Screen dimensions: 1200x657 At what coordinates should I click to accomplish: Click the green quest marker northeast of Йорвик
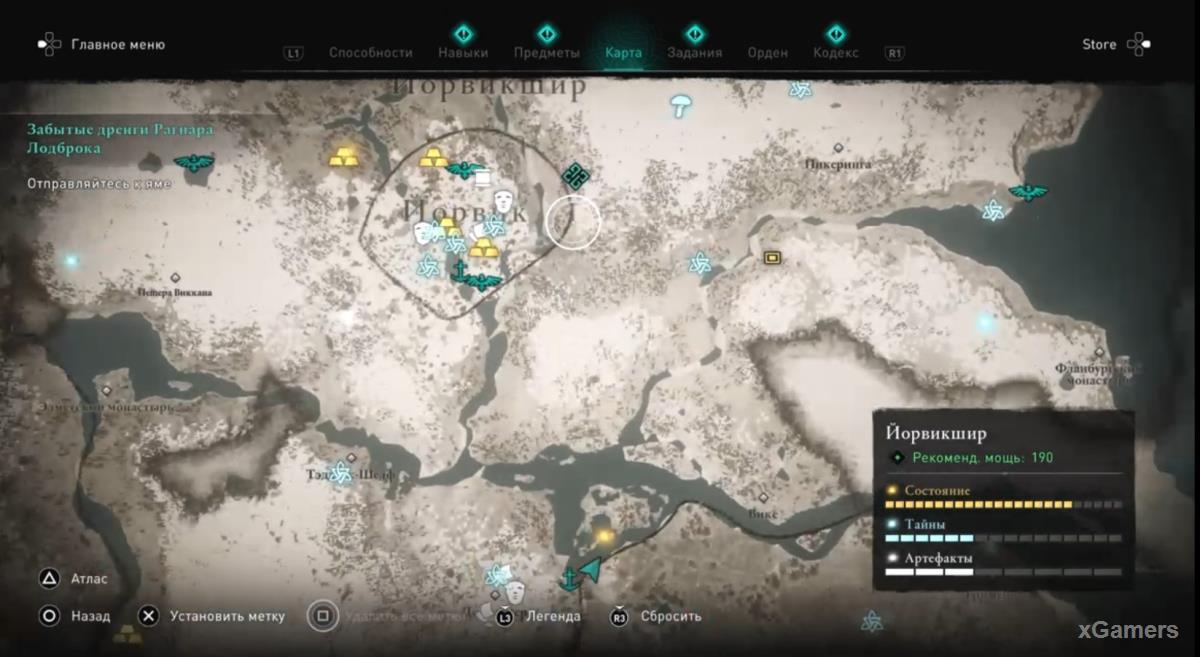[573, 177]
